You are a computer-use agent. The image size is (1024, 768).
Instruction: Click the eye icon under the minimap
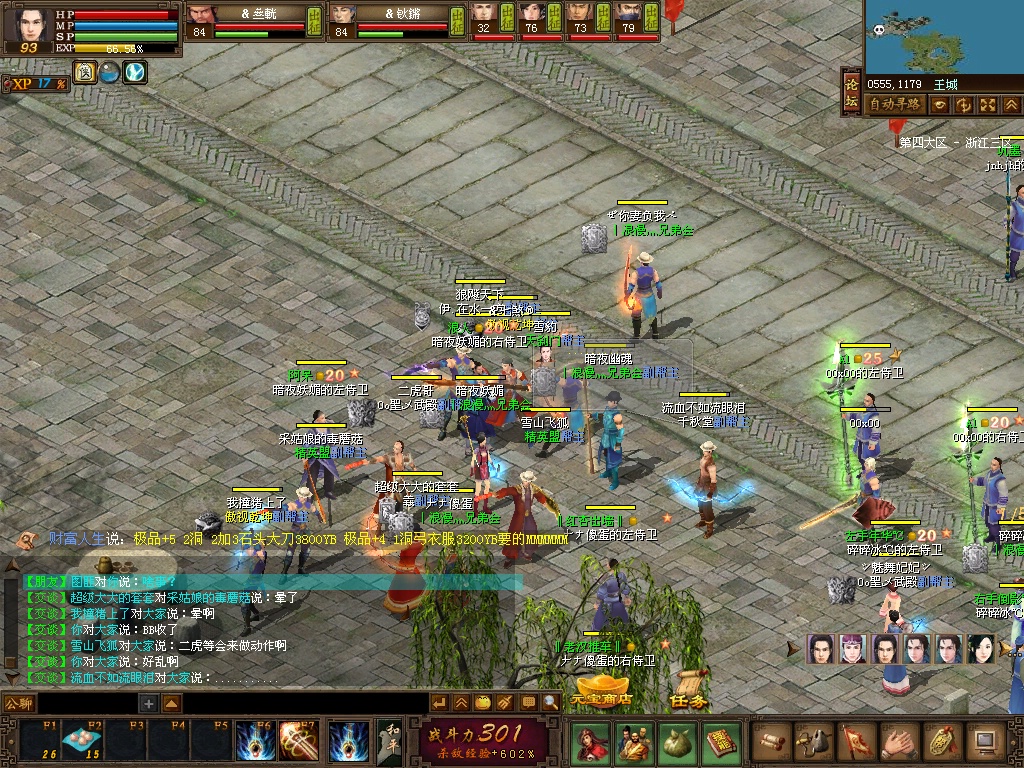tap(941, 104)
